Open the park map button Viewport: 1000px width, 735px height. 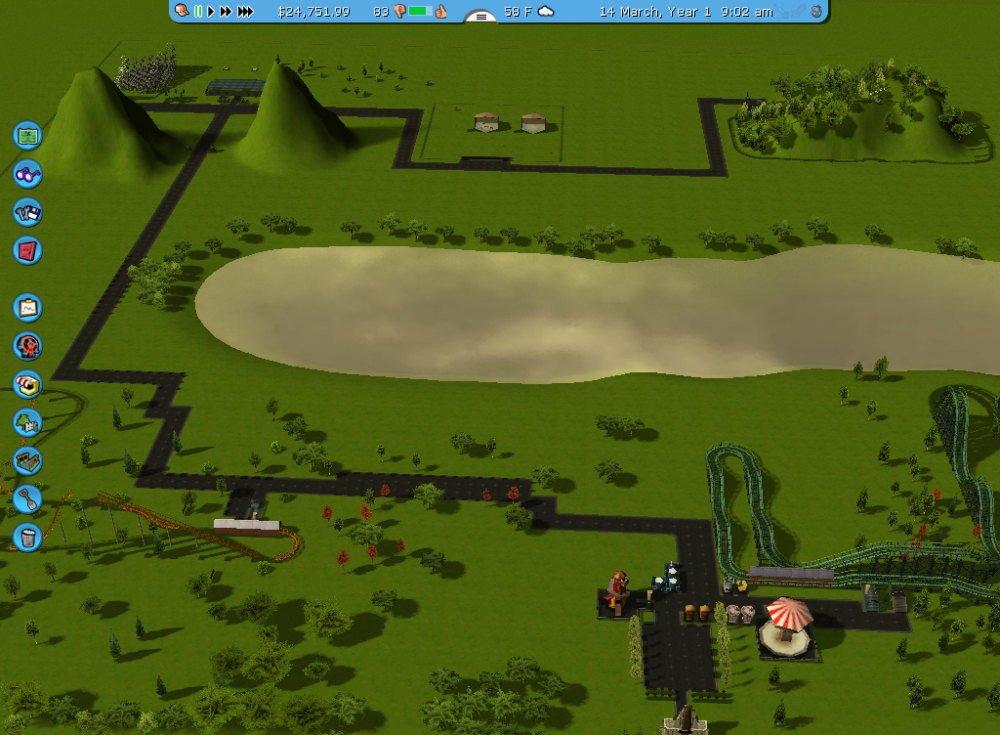[27, 135]
